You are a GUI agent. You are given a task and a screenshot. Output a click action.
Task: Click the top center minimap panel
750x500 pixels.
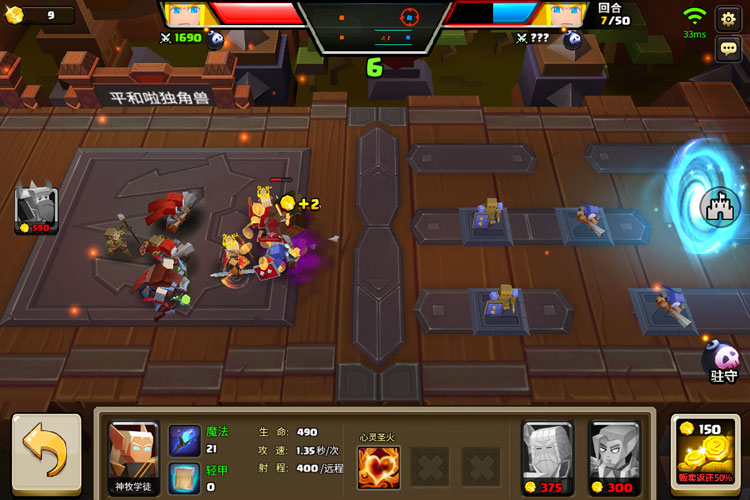(x=374, y=26)
